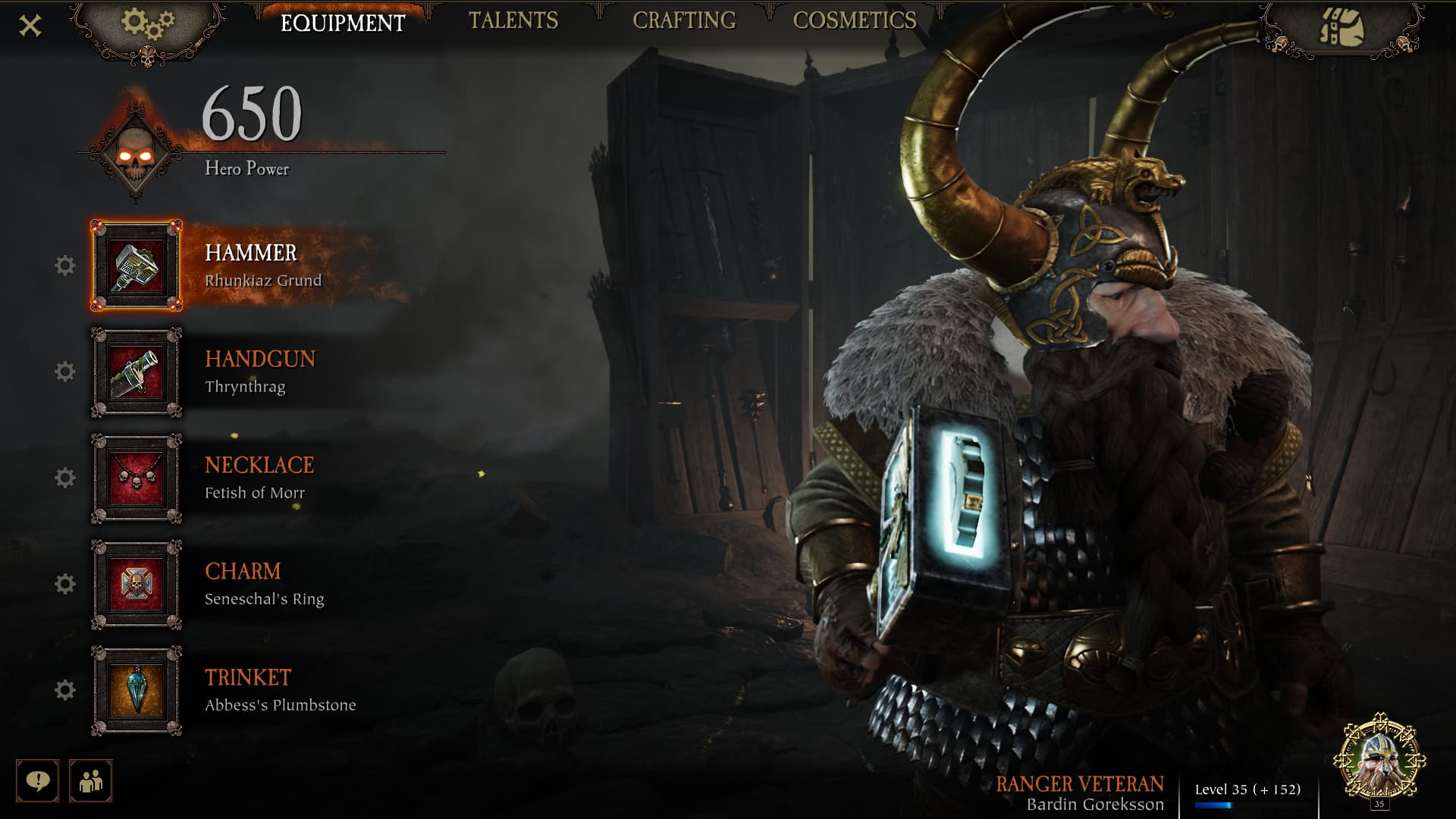Open the cog next to Necklace
This screenshot has height=819, width=1456.
pos(65,478)
